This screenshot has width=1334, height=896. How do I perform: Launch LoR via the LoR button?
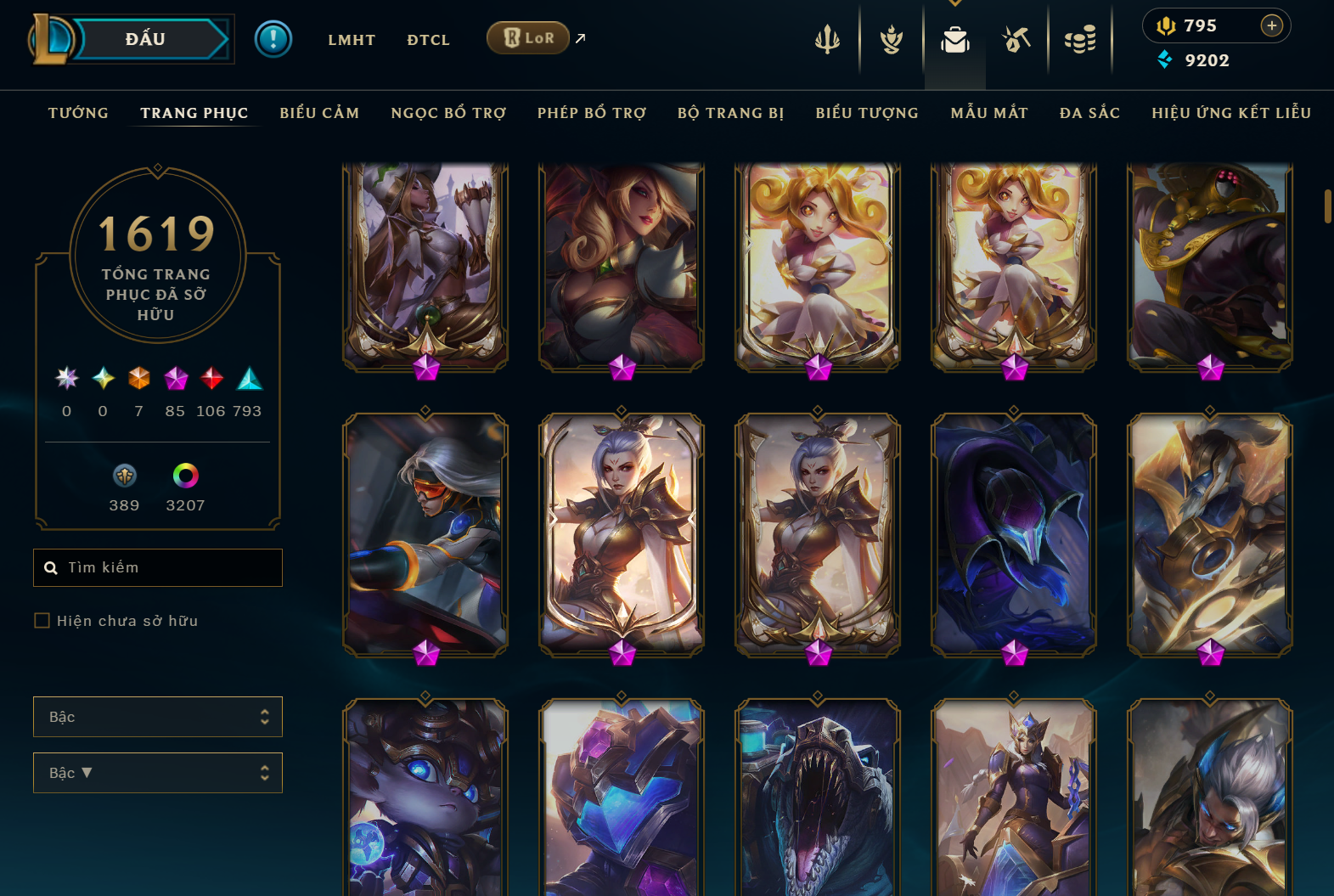pos(528,37)
